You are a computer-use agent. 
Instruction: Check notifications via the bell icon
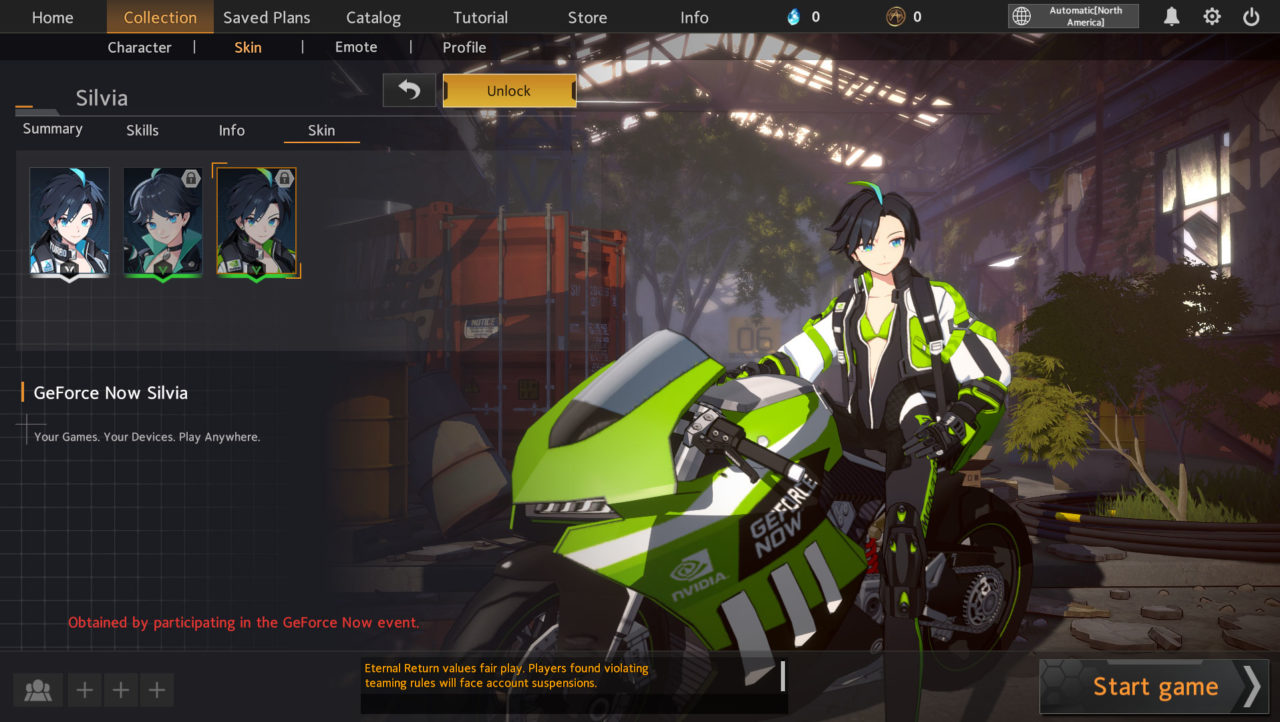pyautogui.click(x=1171, y=17)
